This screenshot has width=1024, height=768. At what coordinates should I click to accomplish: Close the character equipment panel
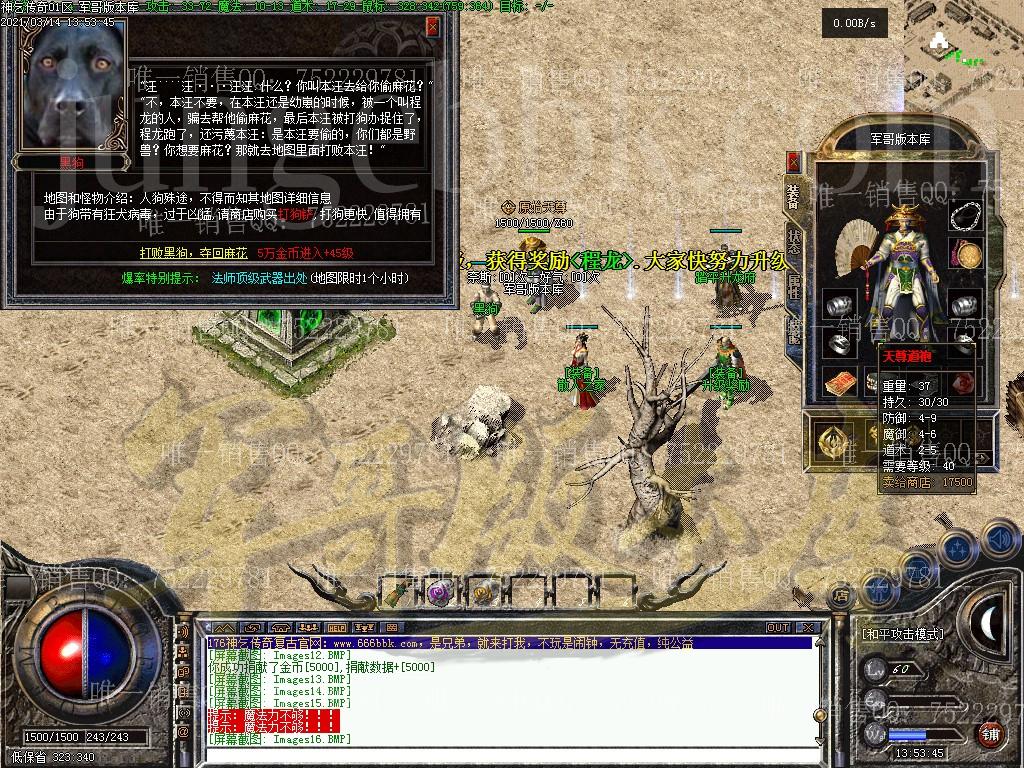(x=794, y=161)
